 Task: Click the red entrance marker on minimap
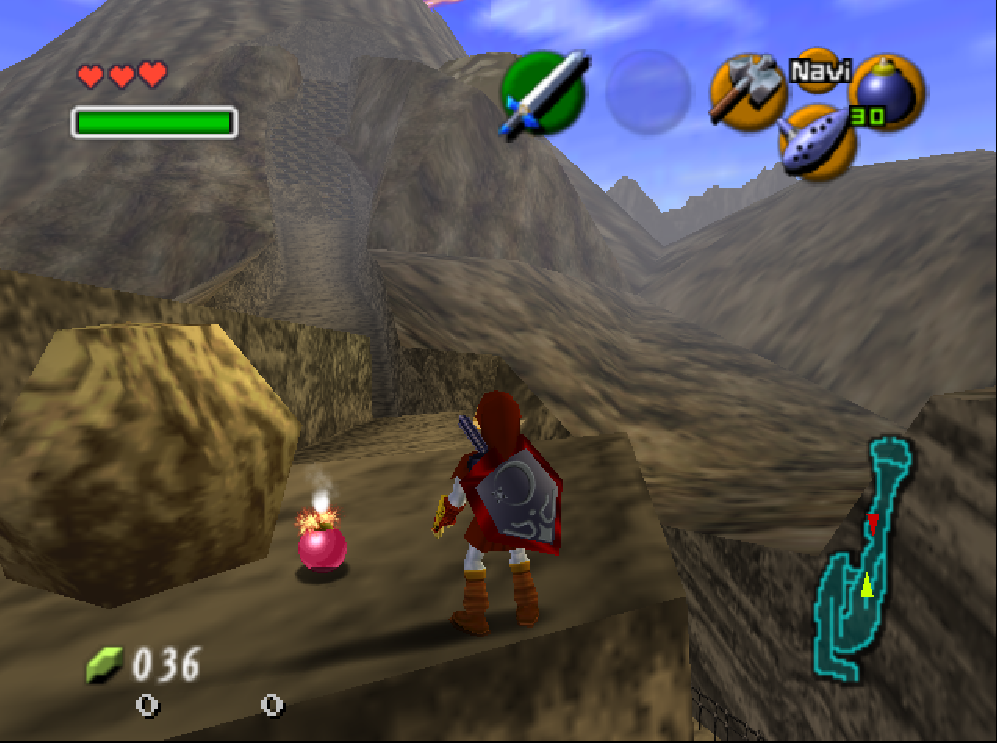pos(872,521)
